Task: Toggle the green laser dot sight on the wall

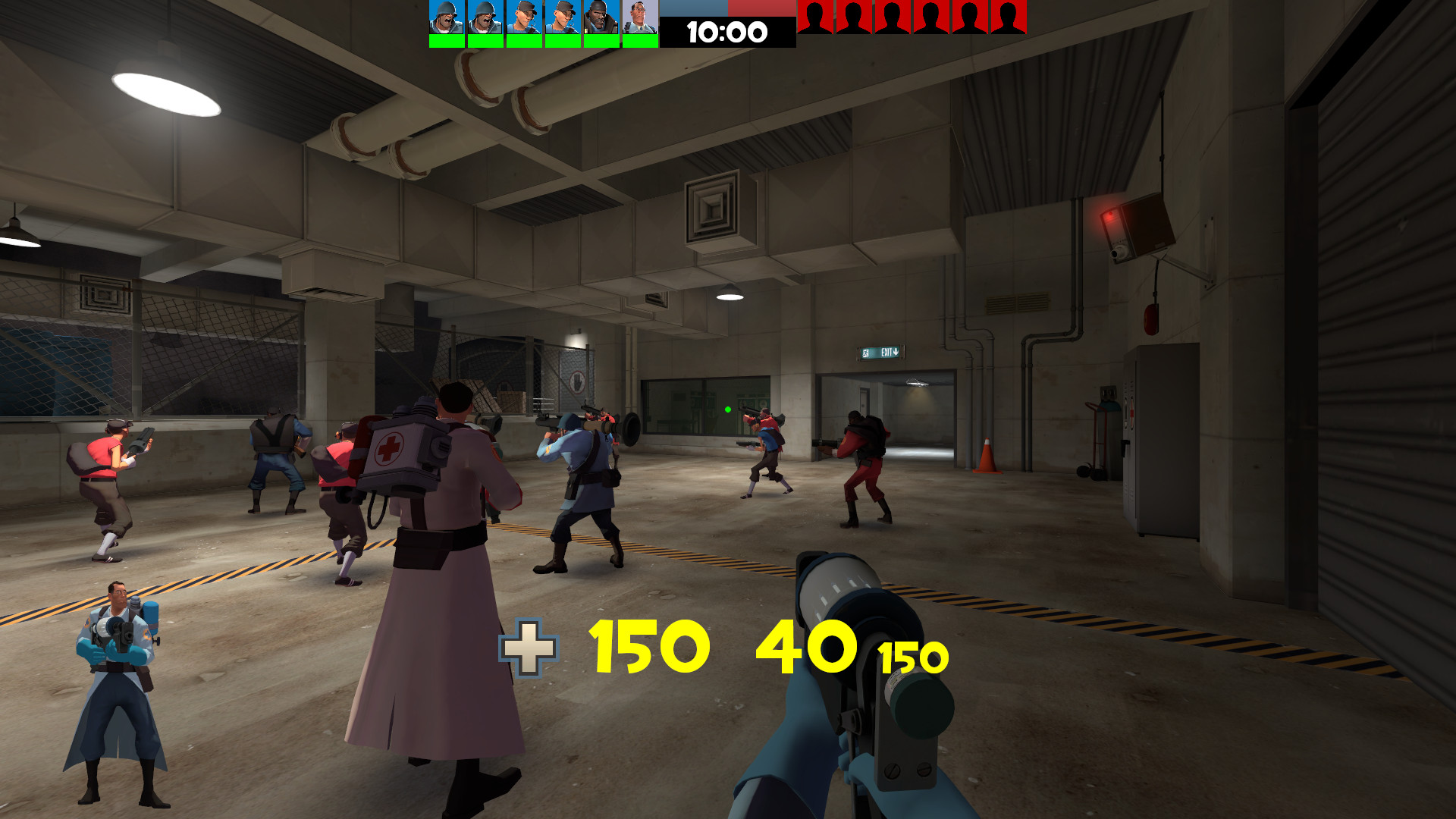Action: point(727,408)
